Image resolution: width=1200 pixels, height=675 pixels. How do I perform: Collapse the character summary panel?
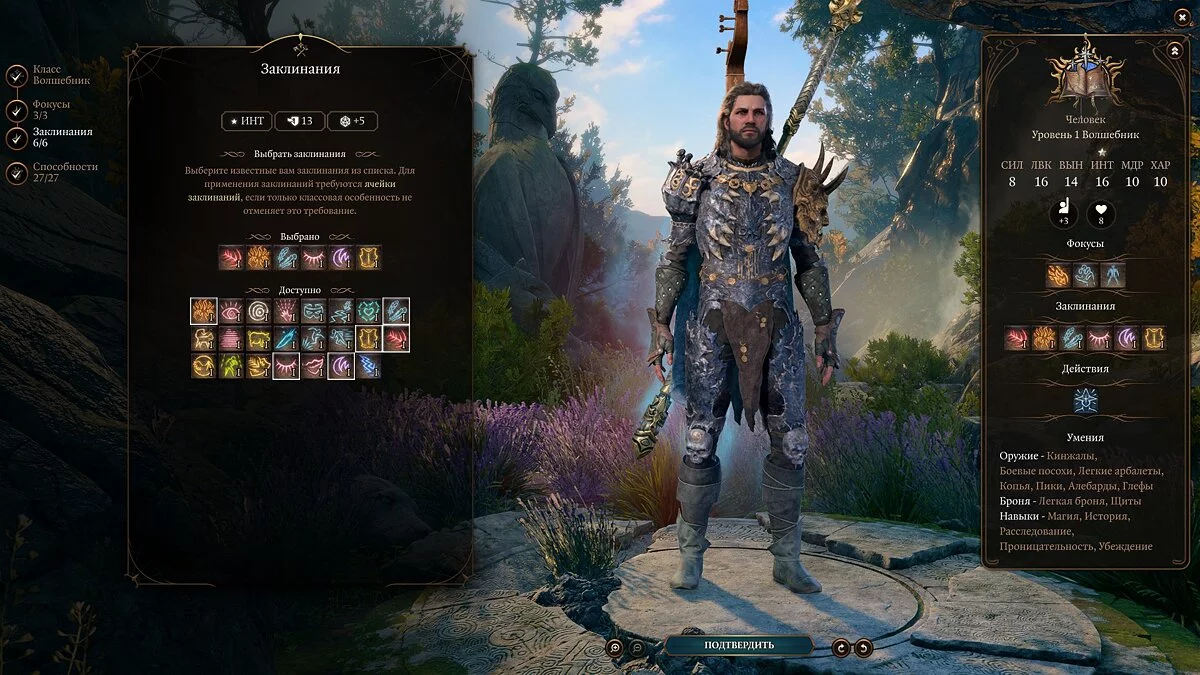coord(1173,49)
